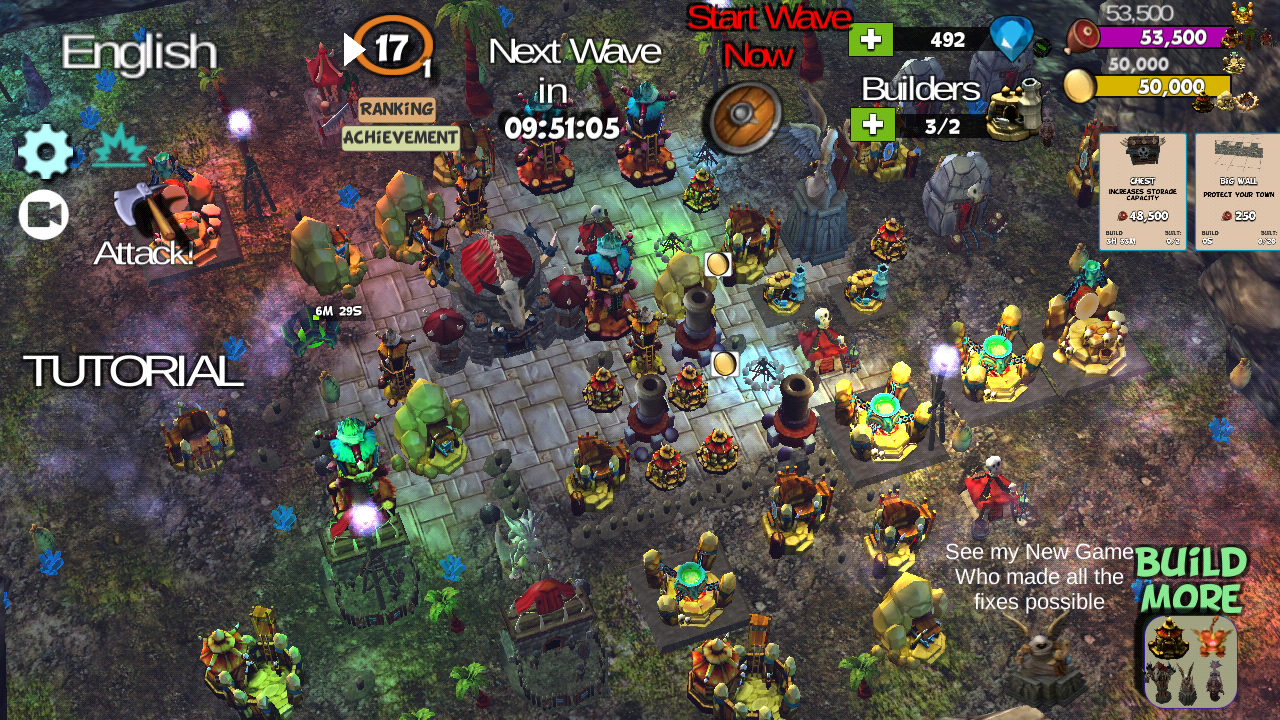
Task: Click Start Wave Now
Action: click(x=770, y=35)
